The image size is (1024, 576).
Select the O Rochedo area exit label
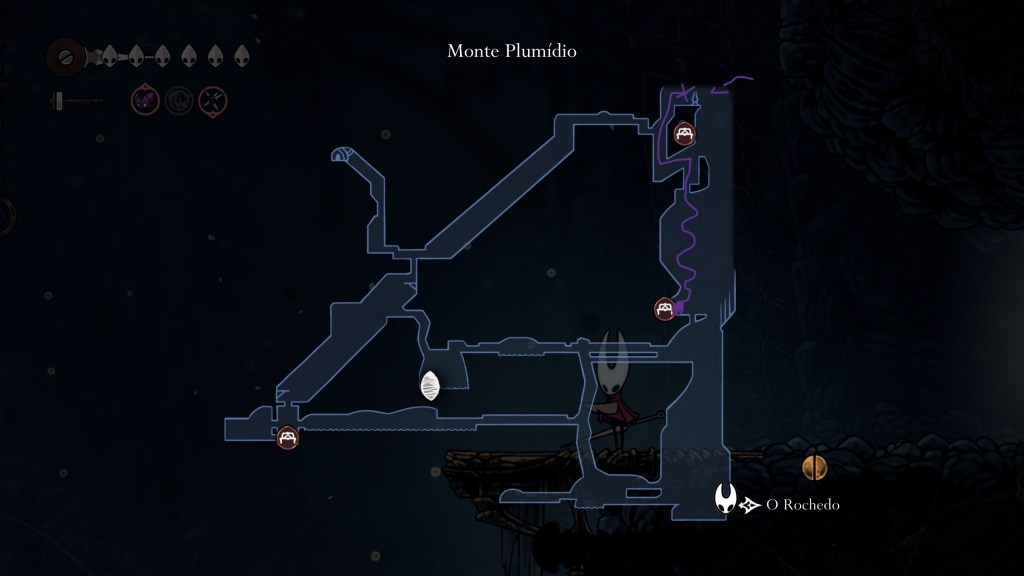[802, 505]
